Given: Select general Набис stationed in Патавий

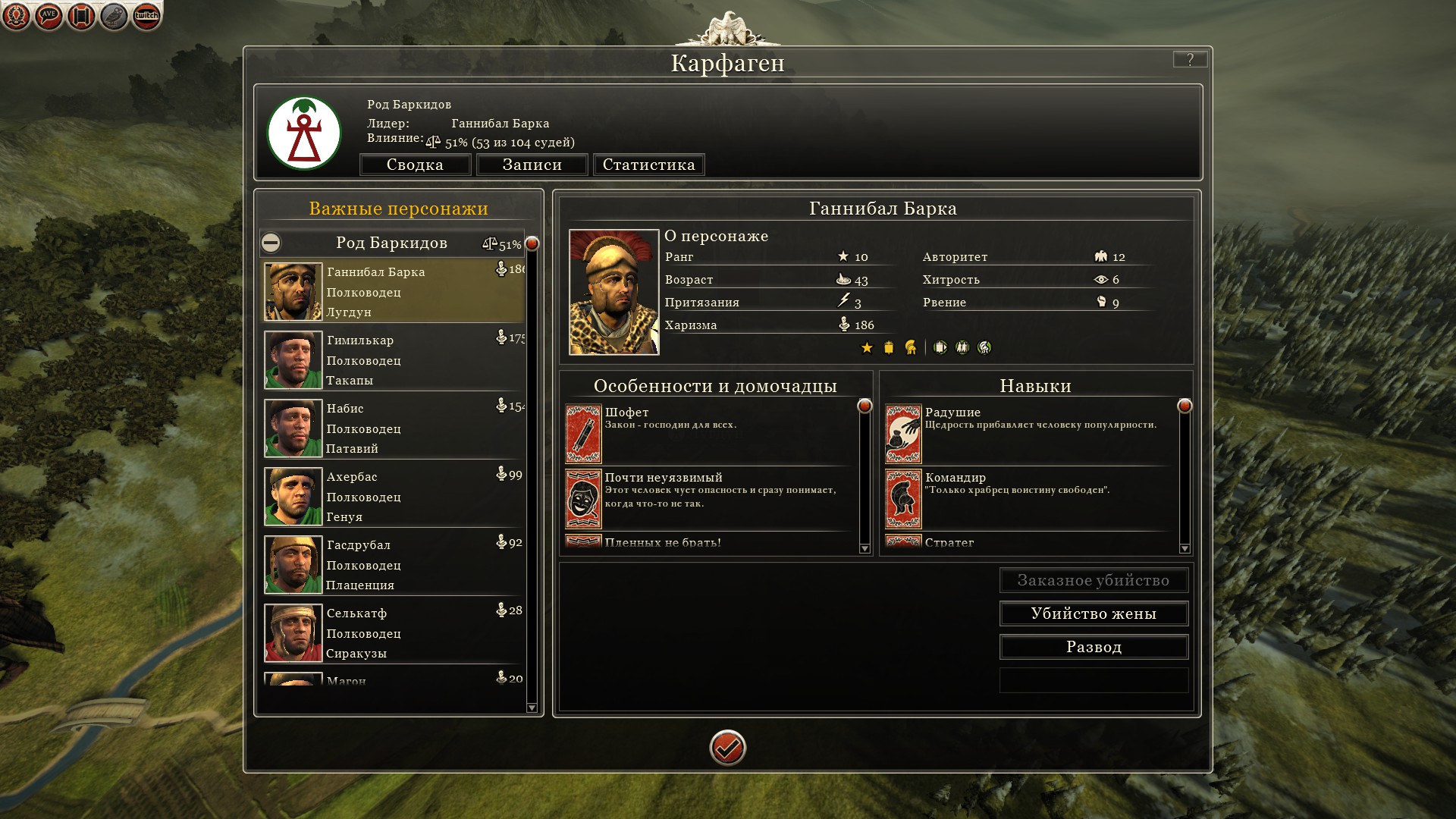Looking at the screenshot, I should coord(393,428).
